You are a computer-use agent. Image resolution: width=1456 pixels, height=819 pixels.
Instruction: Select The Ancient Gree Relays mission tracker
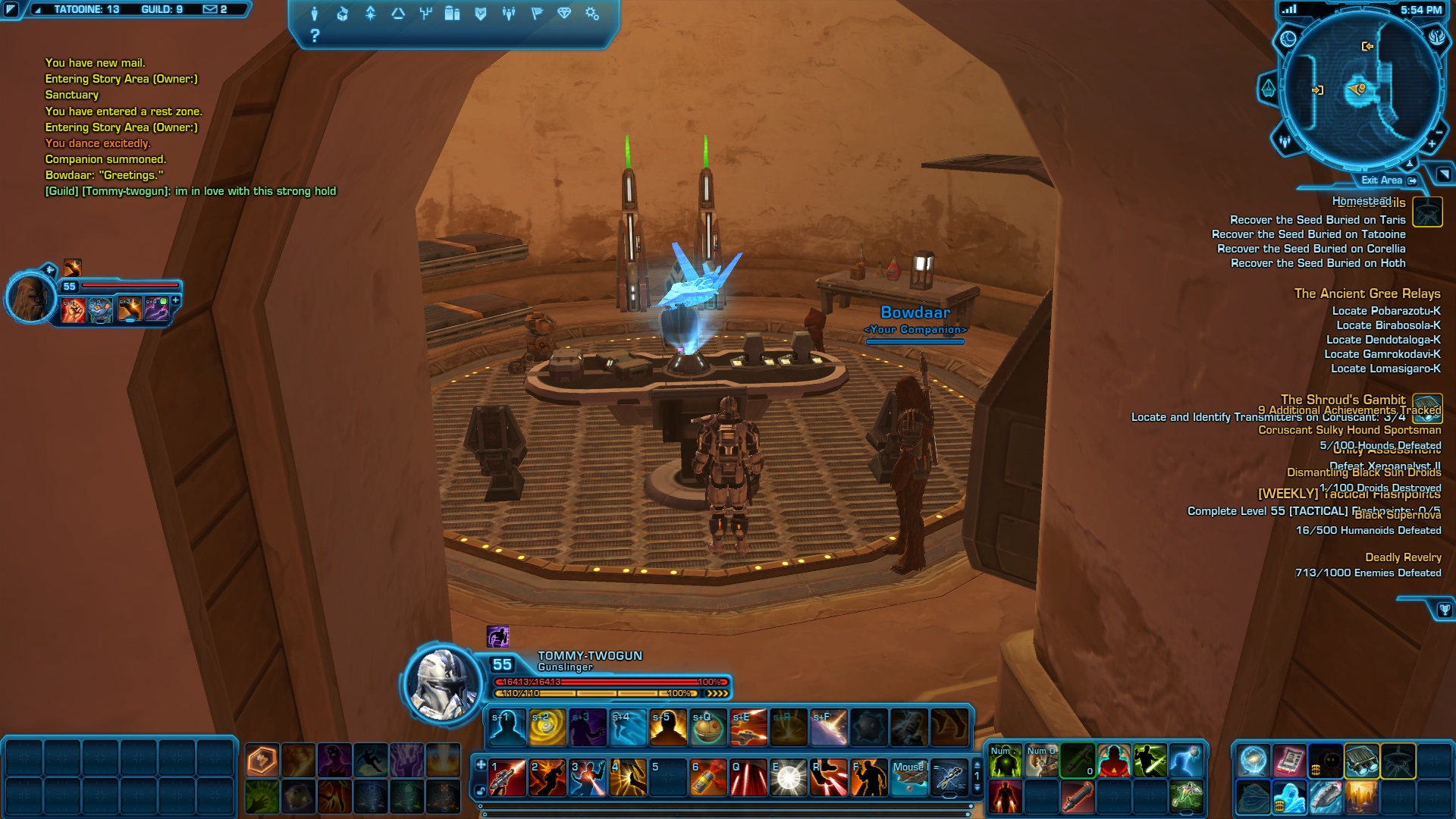click(x=1367, y=293)
